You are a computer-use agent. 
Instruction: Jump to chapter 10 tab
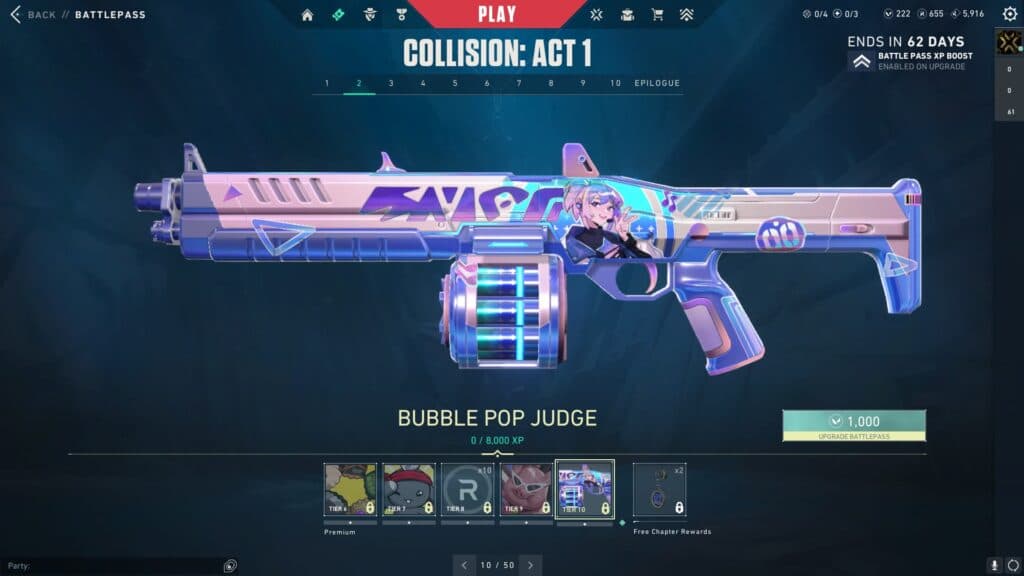tap(615, 83)
